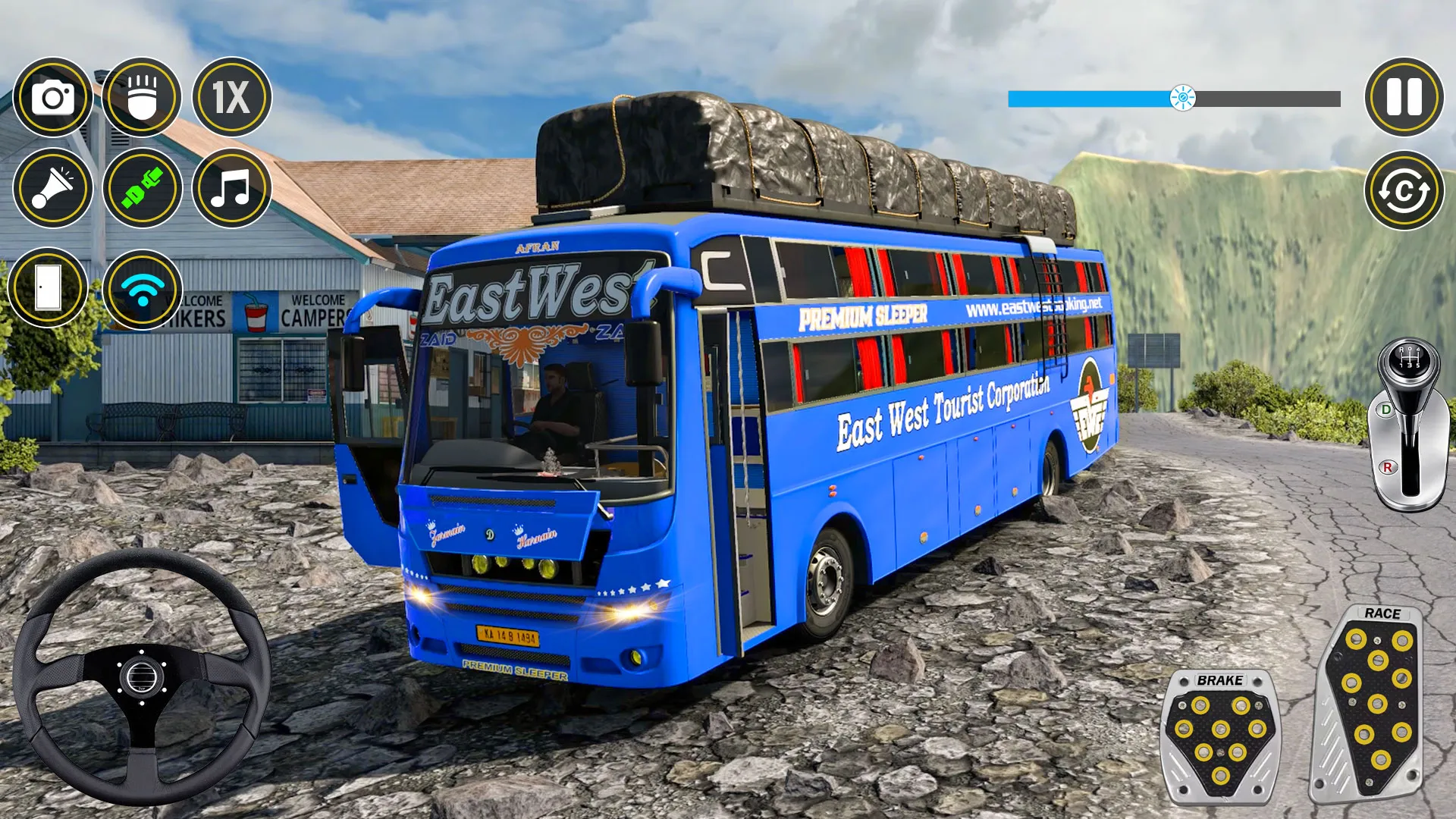Take a screenshot with the camera icon
This screenshot has height=819, width=1456.
tap(52, 97)
